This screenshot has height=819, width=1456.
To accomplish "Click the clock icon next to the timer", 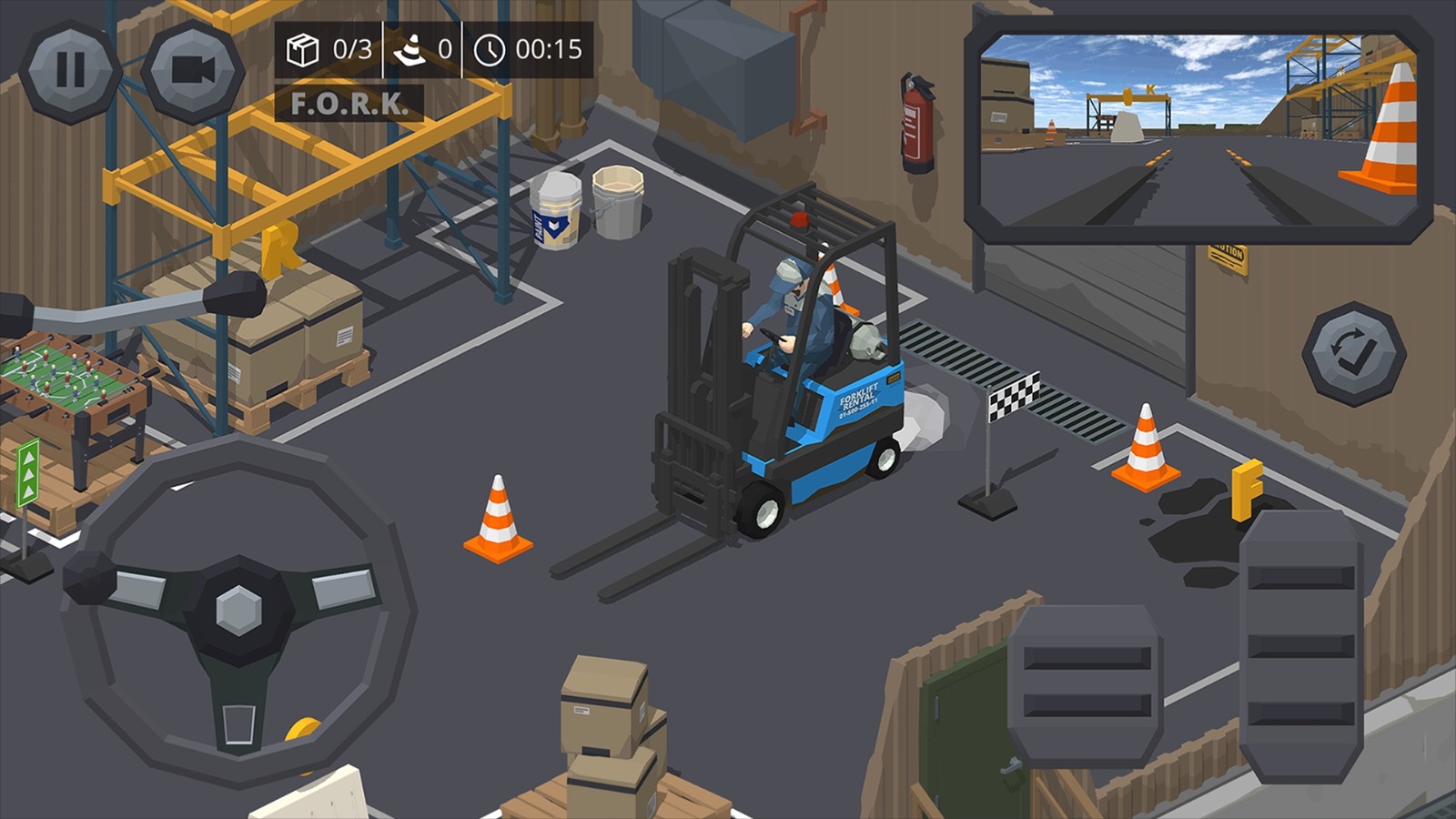I will pos(491,52).
